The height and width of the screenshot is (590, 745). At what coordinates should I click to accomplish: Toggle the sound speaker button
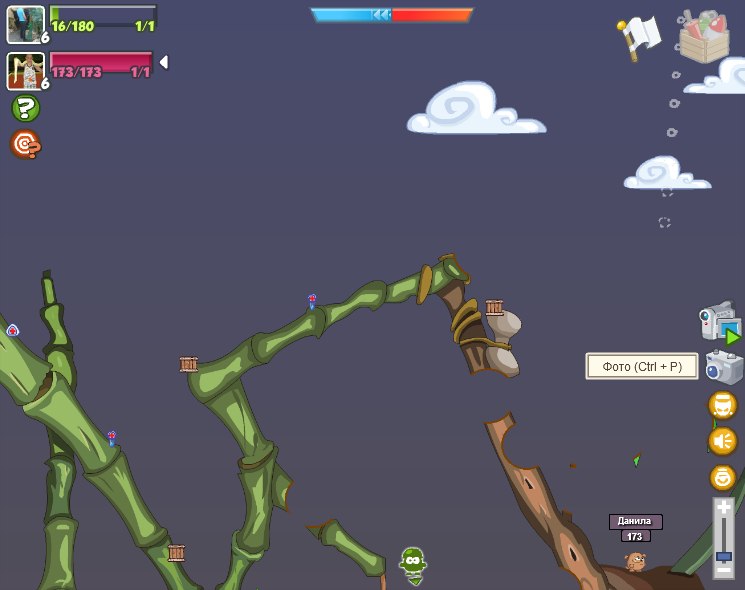722,441
